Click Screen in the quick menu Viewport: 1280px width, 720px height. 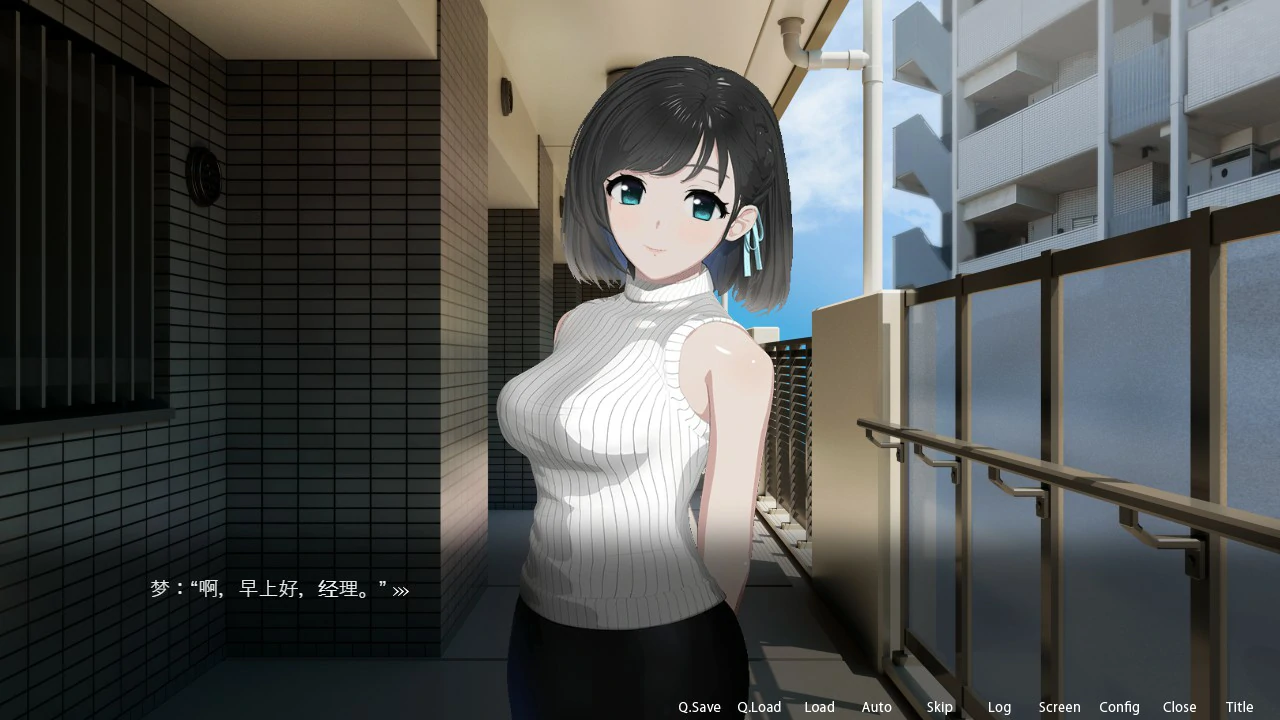coord(1059,707)
